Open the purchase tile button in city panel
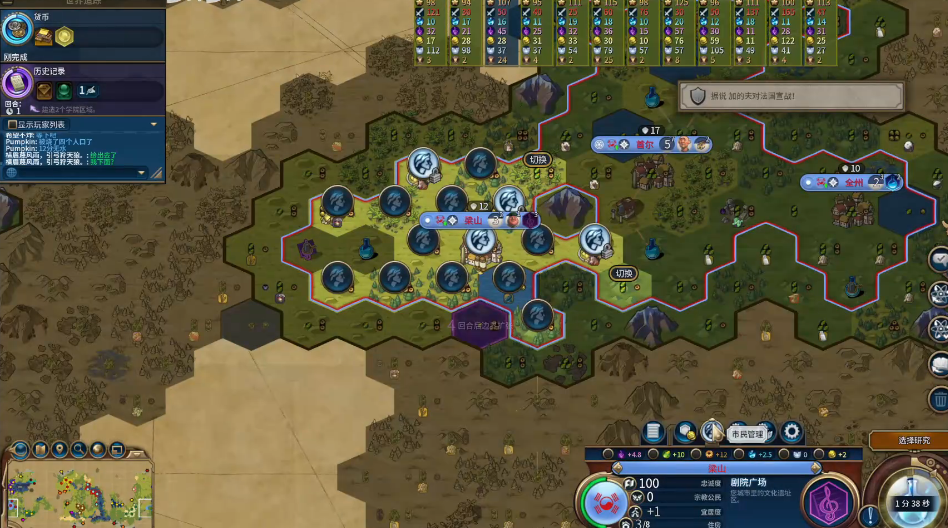This screenshot has width=948, height=528. 686,432
